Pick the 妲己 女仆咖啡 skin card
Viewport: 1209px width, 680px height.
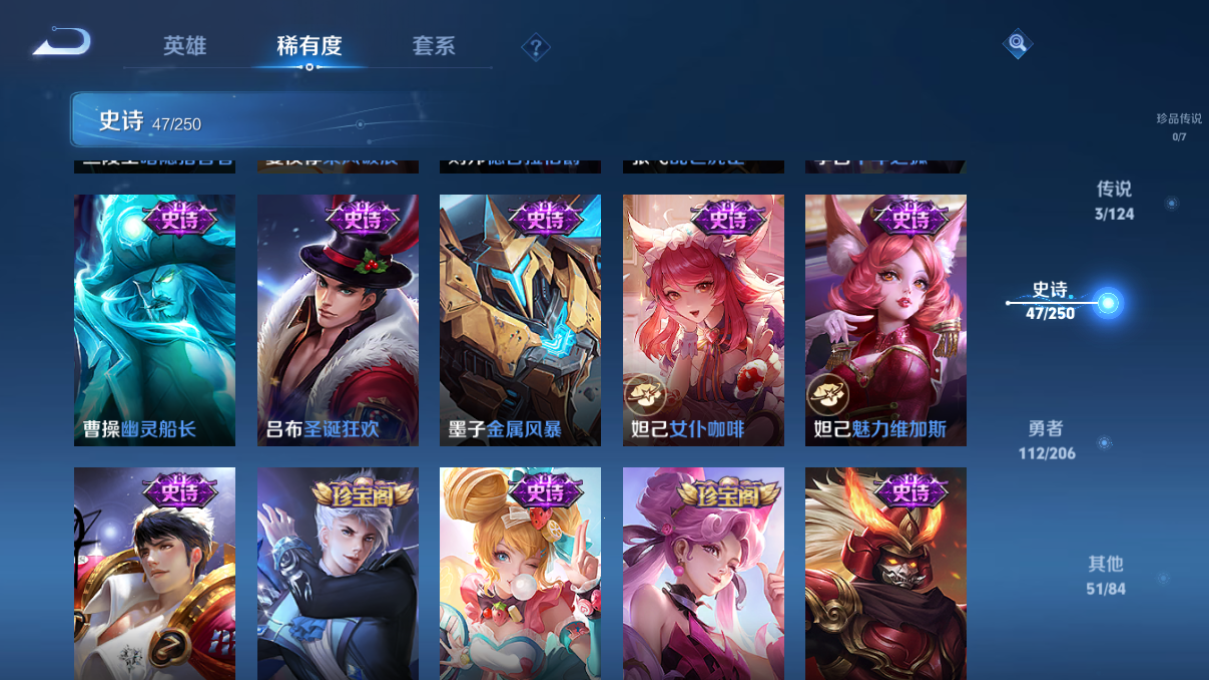[703, 320]
